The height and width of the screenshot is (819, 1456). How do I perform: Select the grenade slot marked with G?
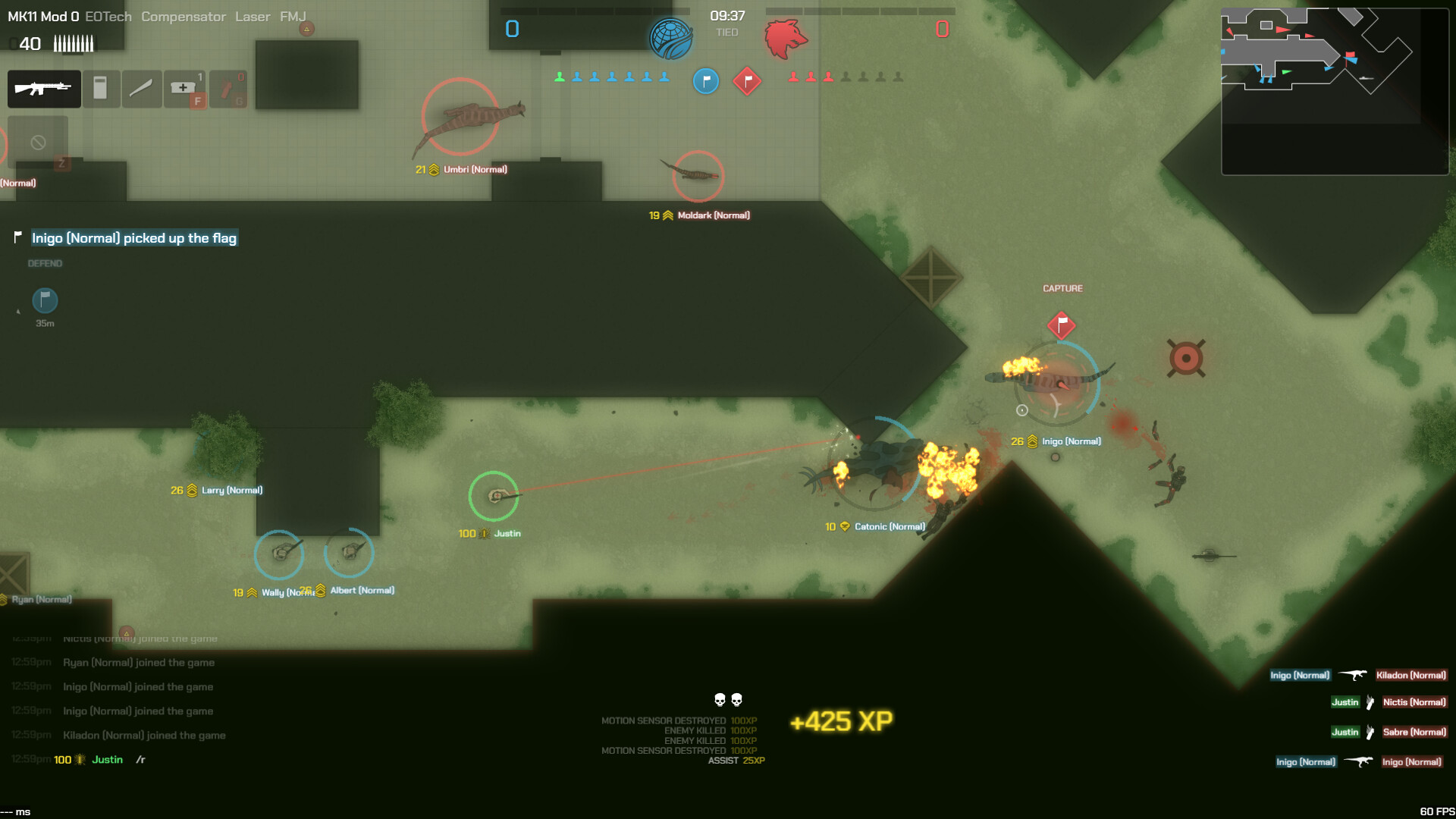pyautogui.click(x=227, y=89)
